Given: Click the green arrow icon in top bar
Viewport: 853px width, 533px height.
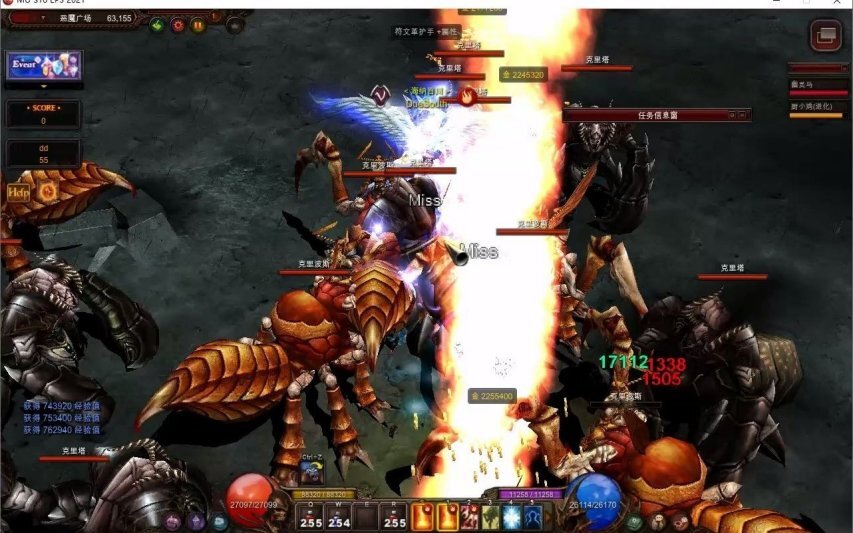Looking at the screenshot, I should [157, 25].
